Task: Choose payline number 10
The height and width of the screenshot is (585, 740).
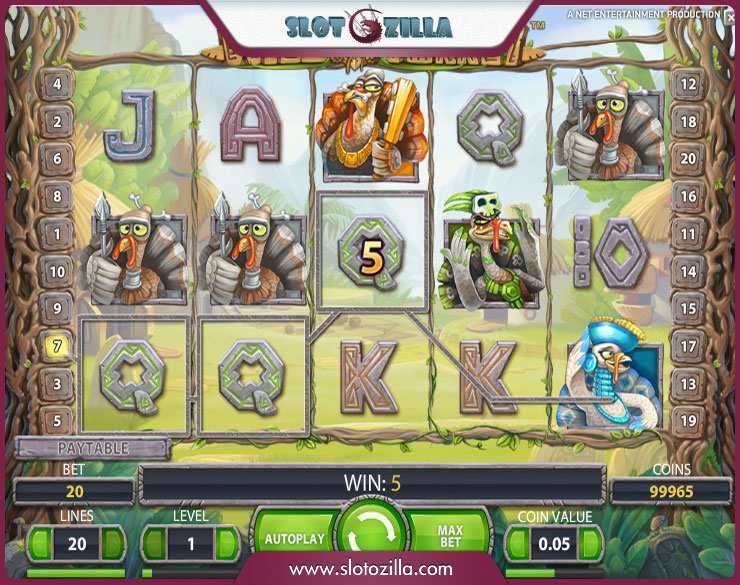Action: [x=57, y=271]
